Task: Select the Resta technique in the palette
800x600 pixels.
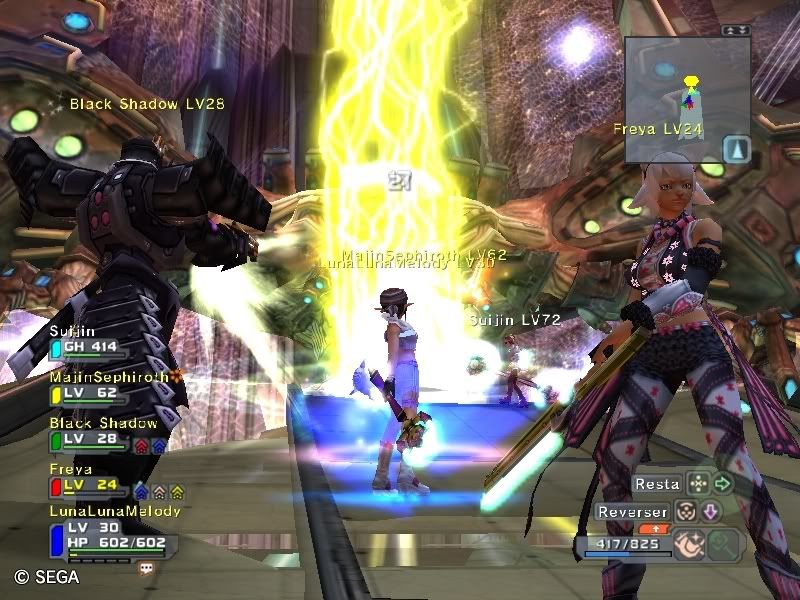Action: pyautogui.click(x=657, y=484)
